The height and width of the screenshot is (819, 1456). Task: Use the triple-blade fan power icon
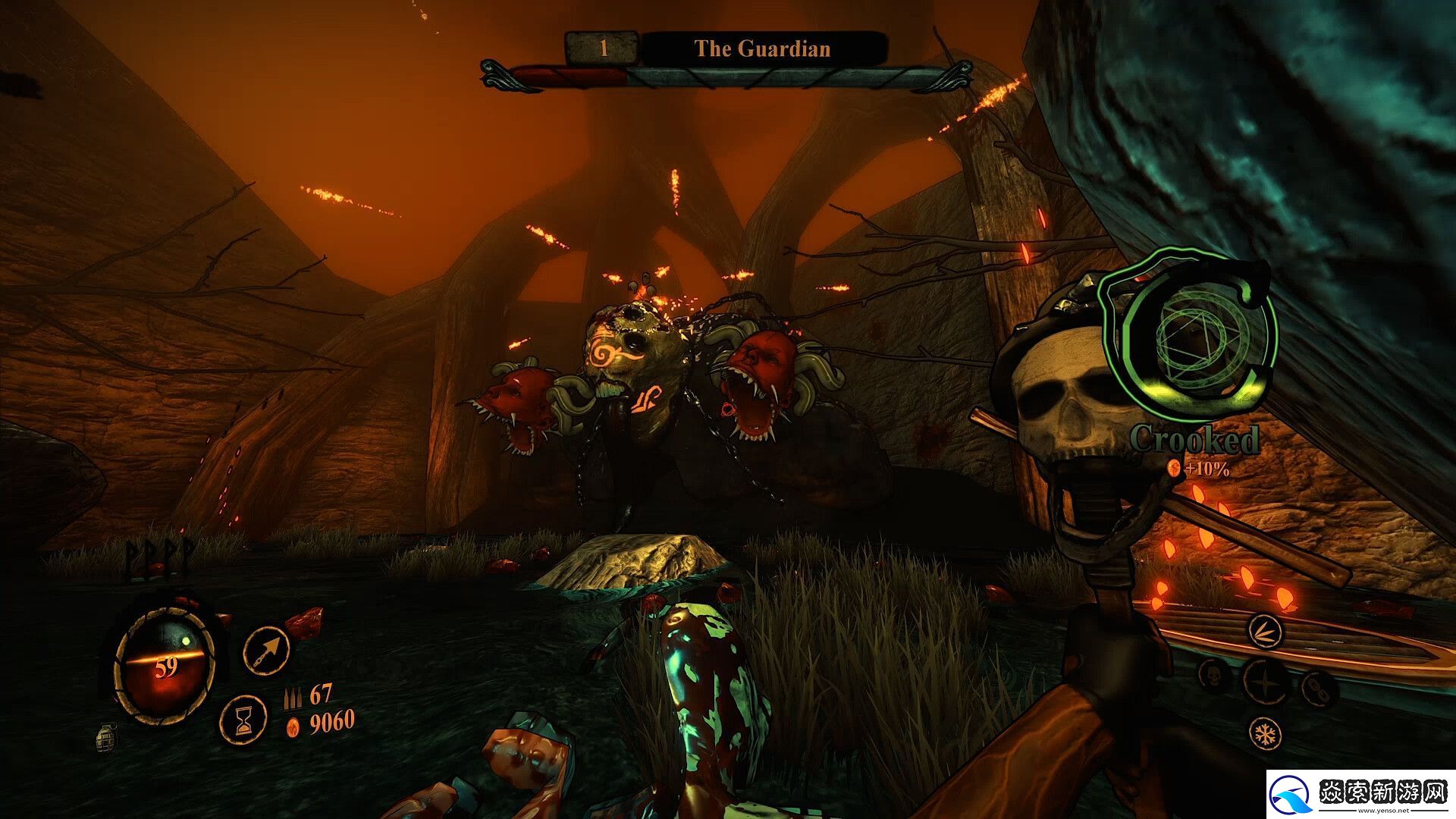point(1265,631)
